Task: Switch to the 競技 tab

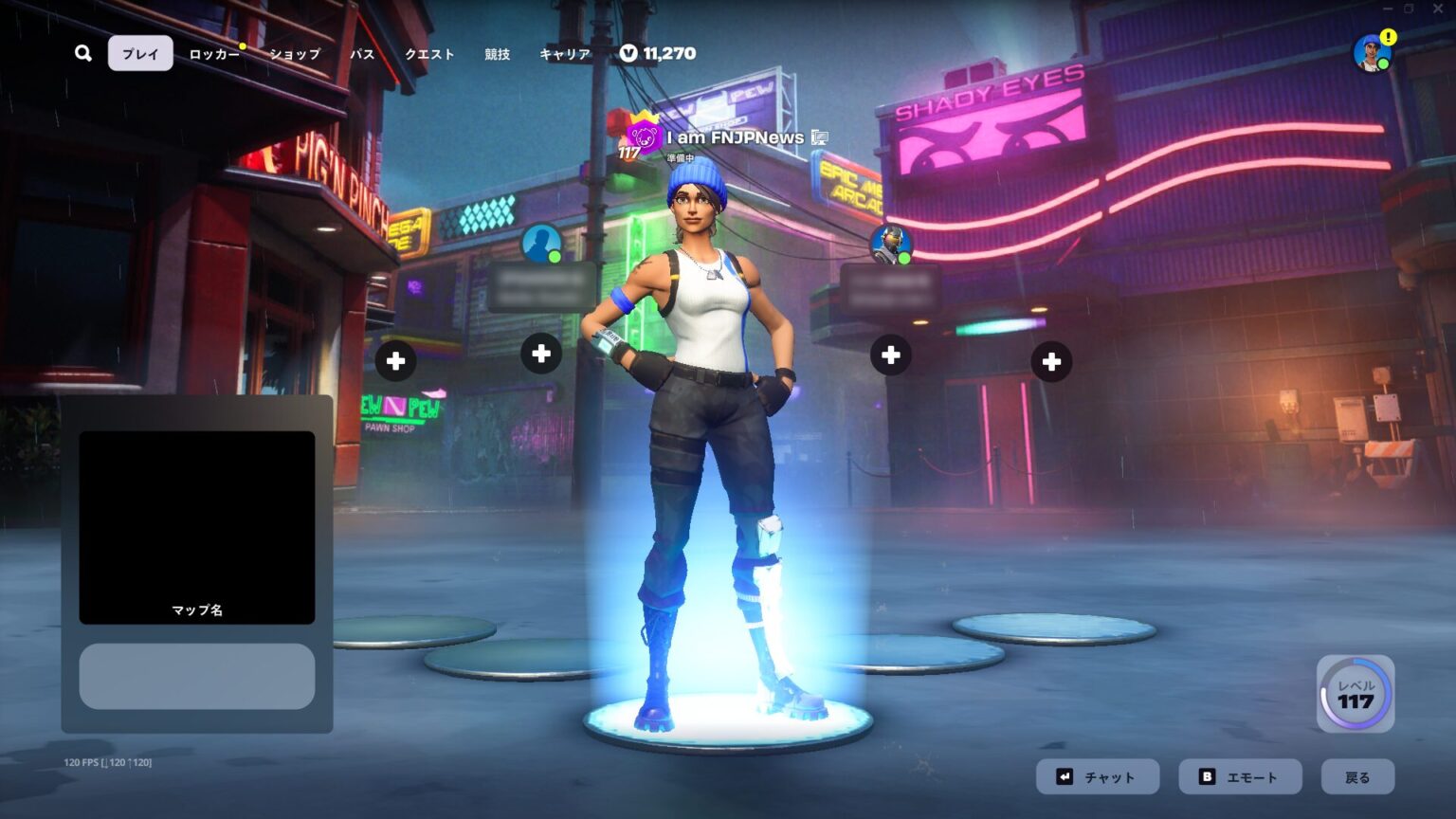Action: coord(497,54)
